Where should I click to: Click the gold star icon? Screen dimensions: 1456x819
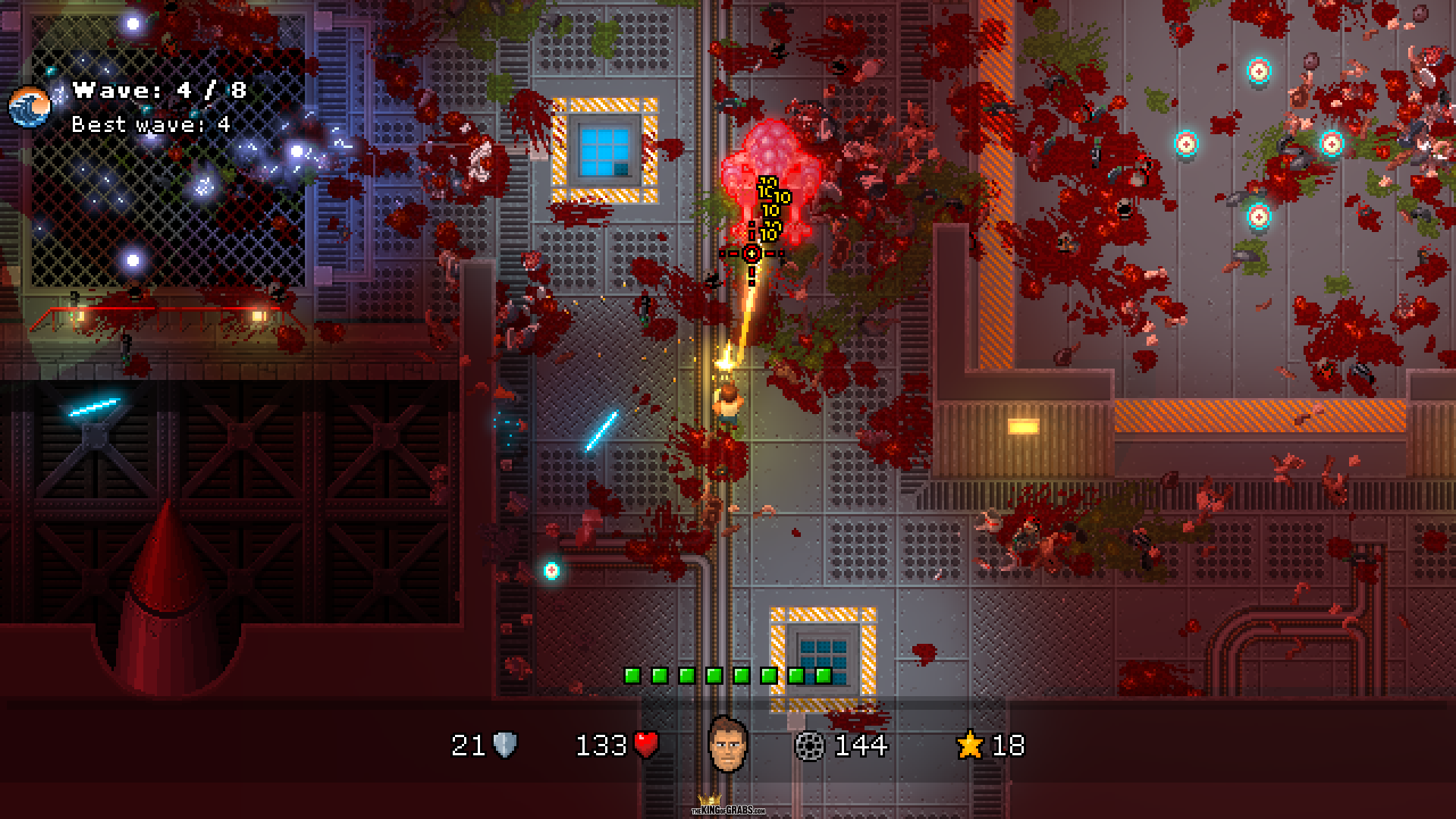coord(970,745)
